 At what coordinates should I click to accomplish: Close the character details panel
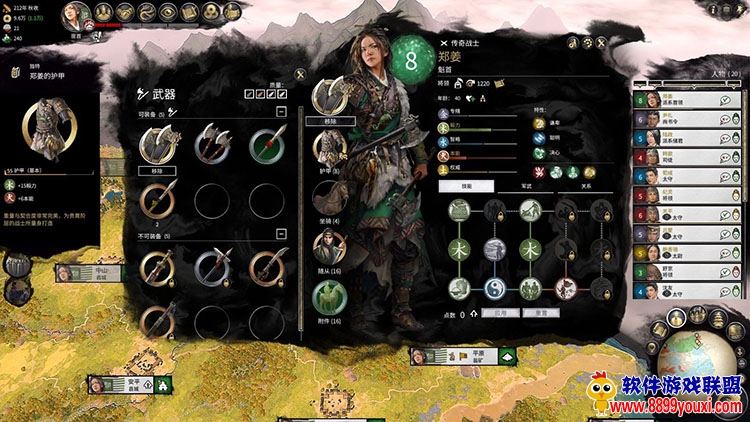603,43
